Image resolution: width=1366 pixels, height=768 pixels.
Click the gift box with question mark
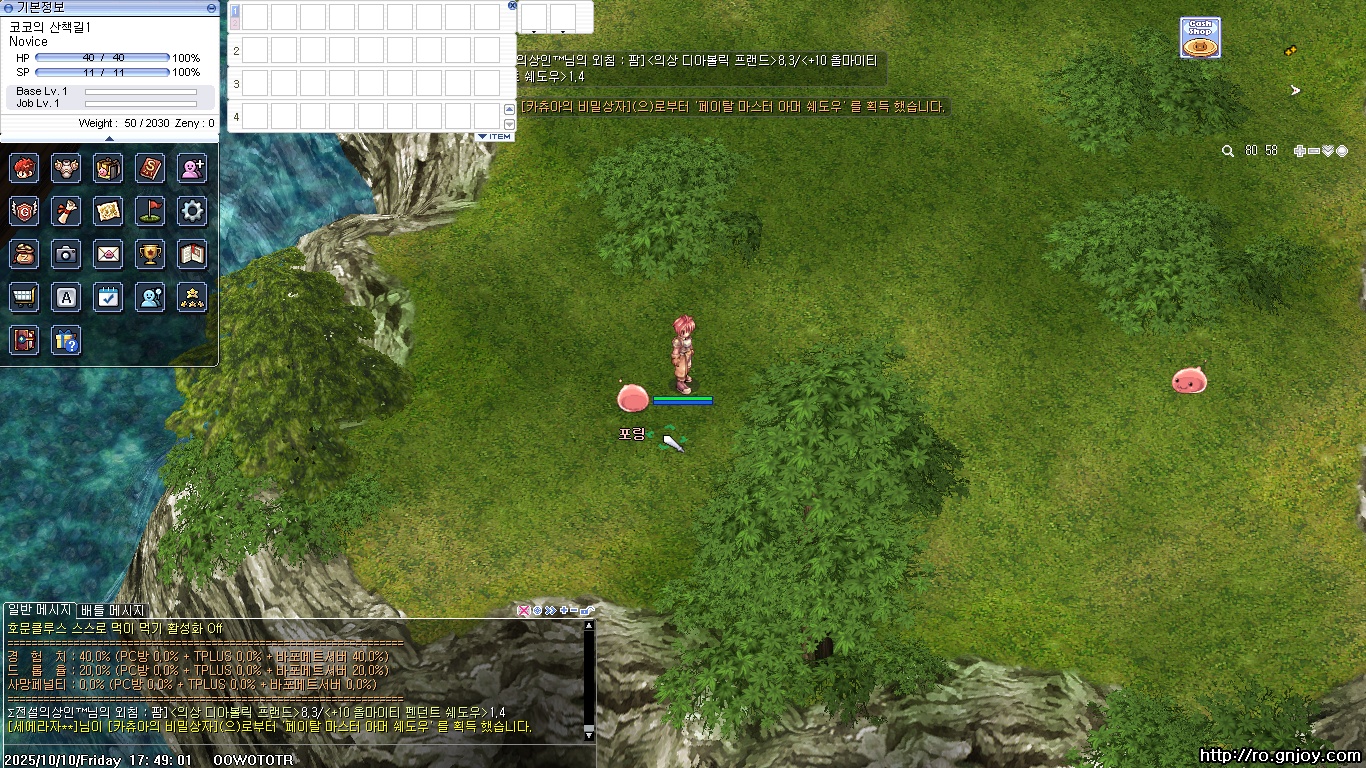click(x=66, y=340)
